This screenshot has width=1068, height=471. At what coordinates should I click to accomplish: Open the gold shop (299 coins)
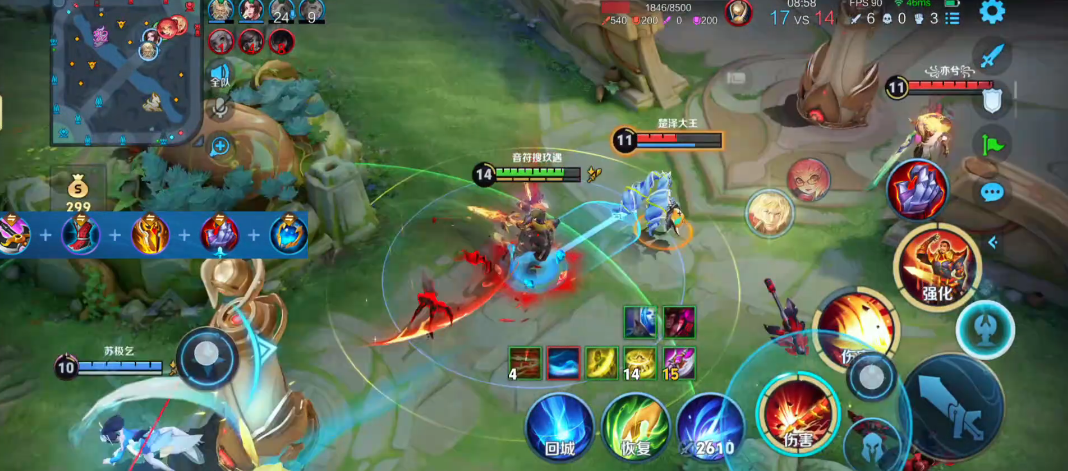[x=78, y=193]
